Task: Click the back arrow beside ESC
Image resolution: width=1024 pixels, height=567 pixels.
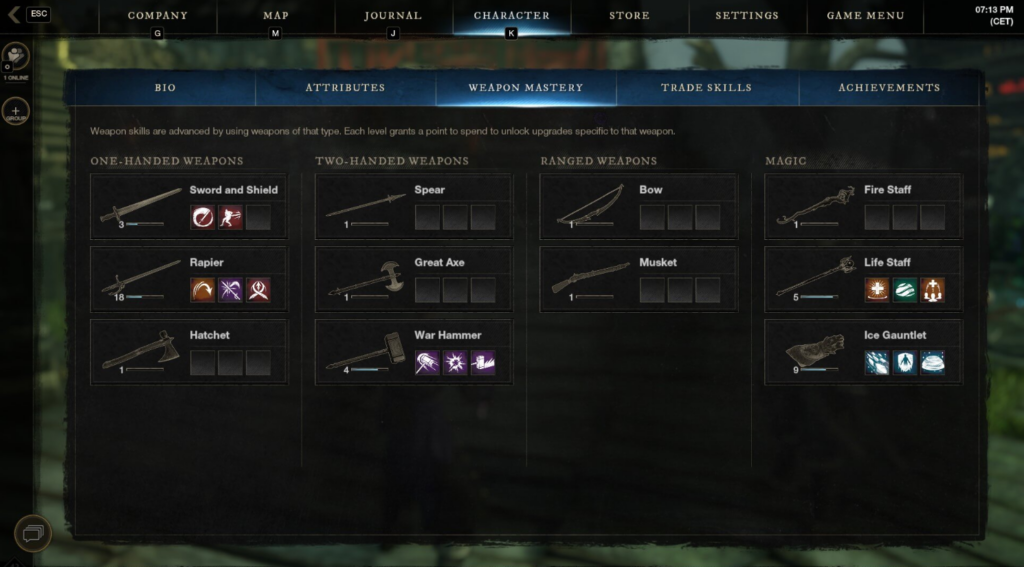Action: 13,15
